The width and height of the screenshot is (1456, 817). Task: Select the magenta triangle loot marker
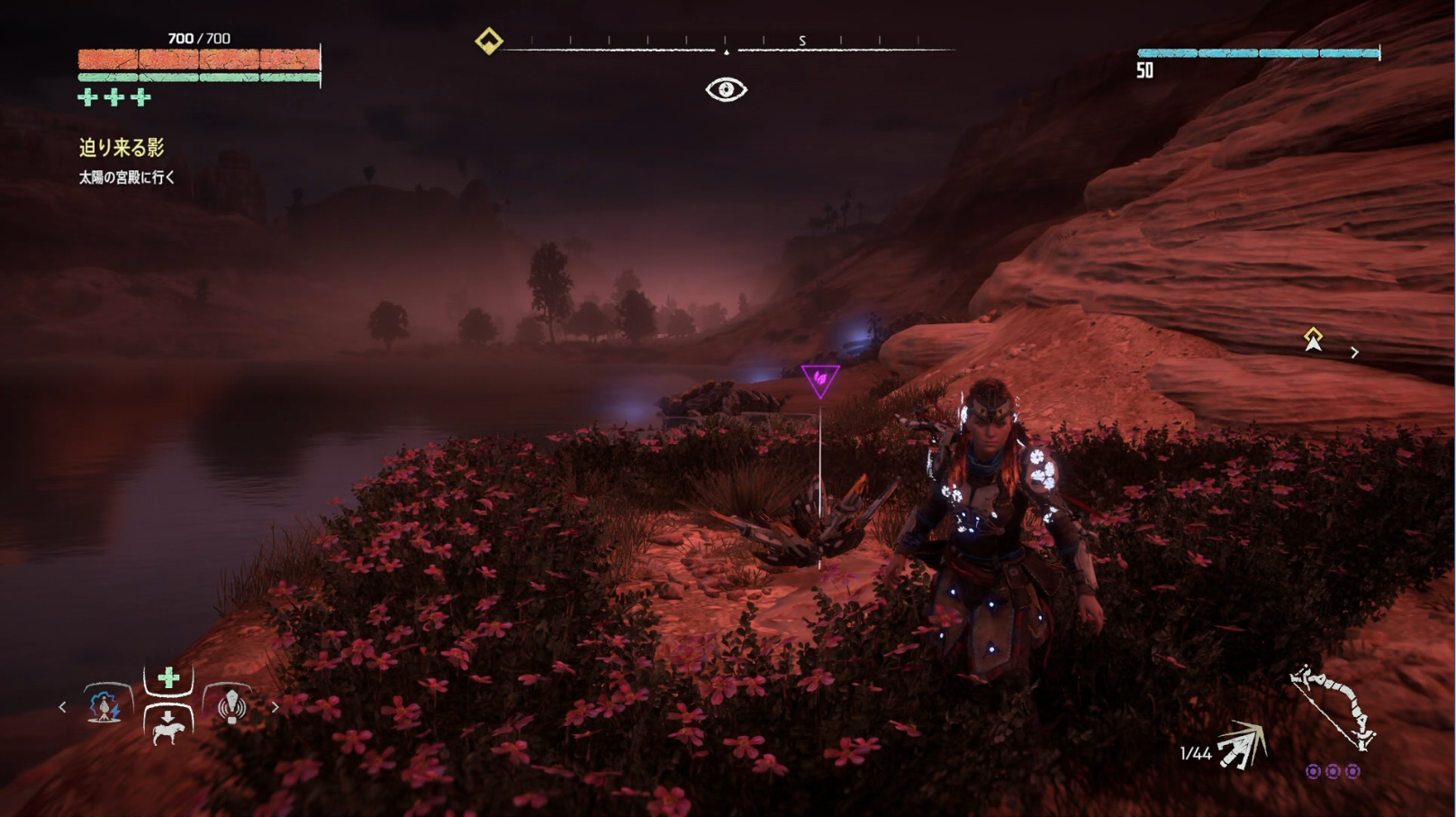819,380
